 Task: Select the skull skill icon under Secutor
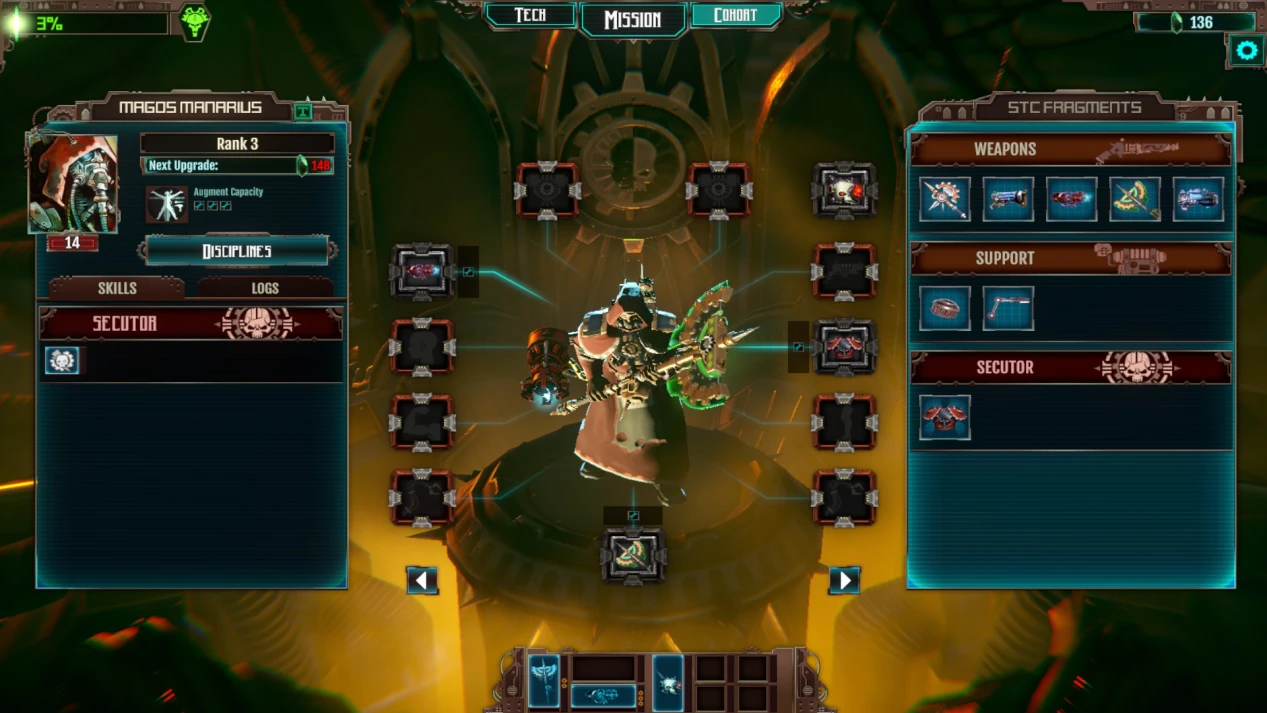pos(62,361)
